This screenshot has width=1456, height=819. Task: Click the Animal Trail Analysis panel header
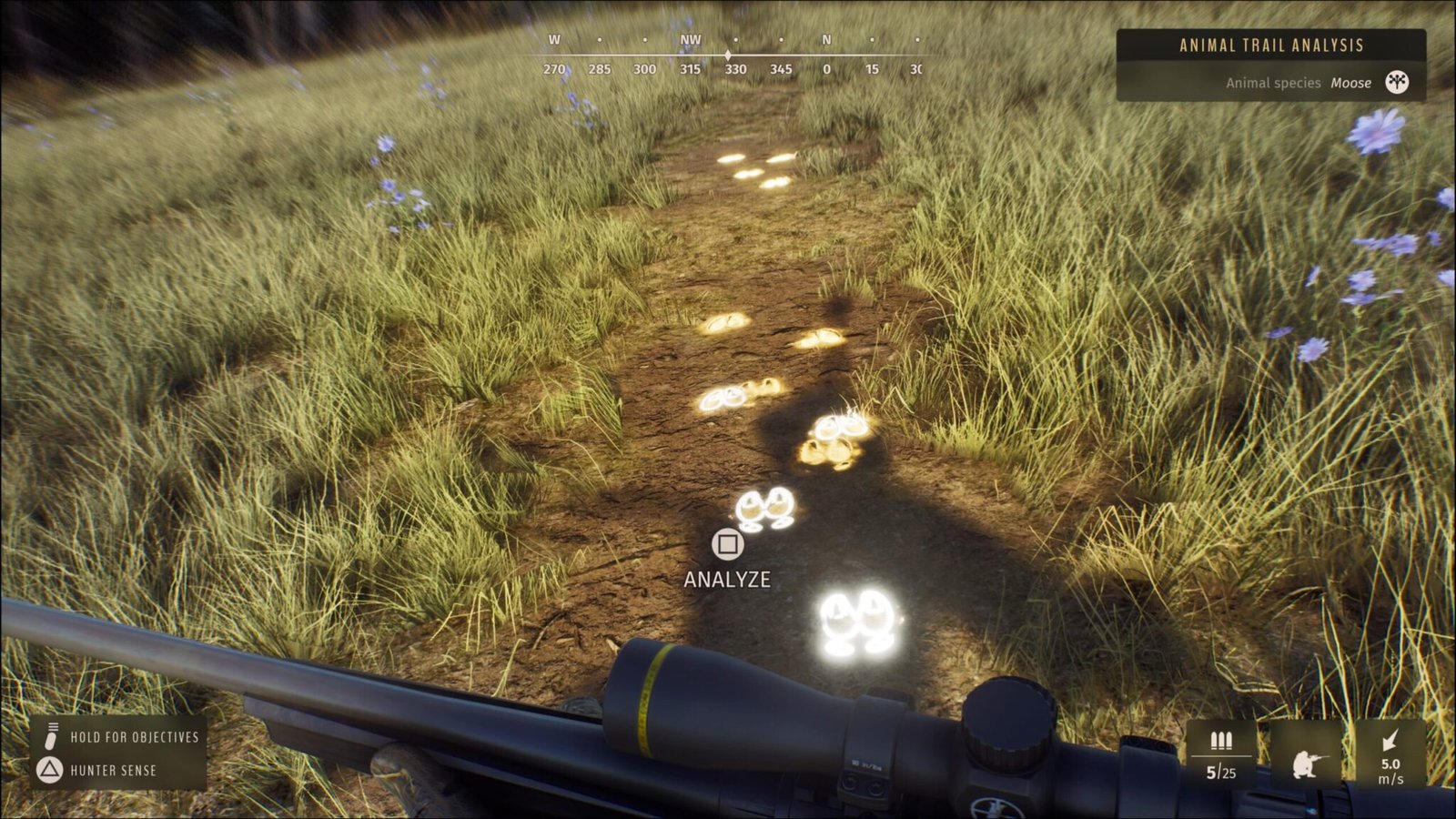click(x=1270, y=42)
